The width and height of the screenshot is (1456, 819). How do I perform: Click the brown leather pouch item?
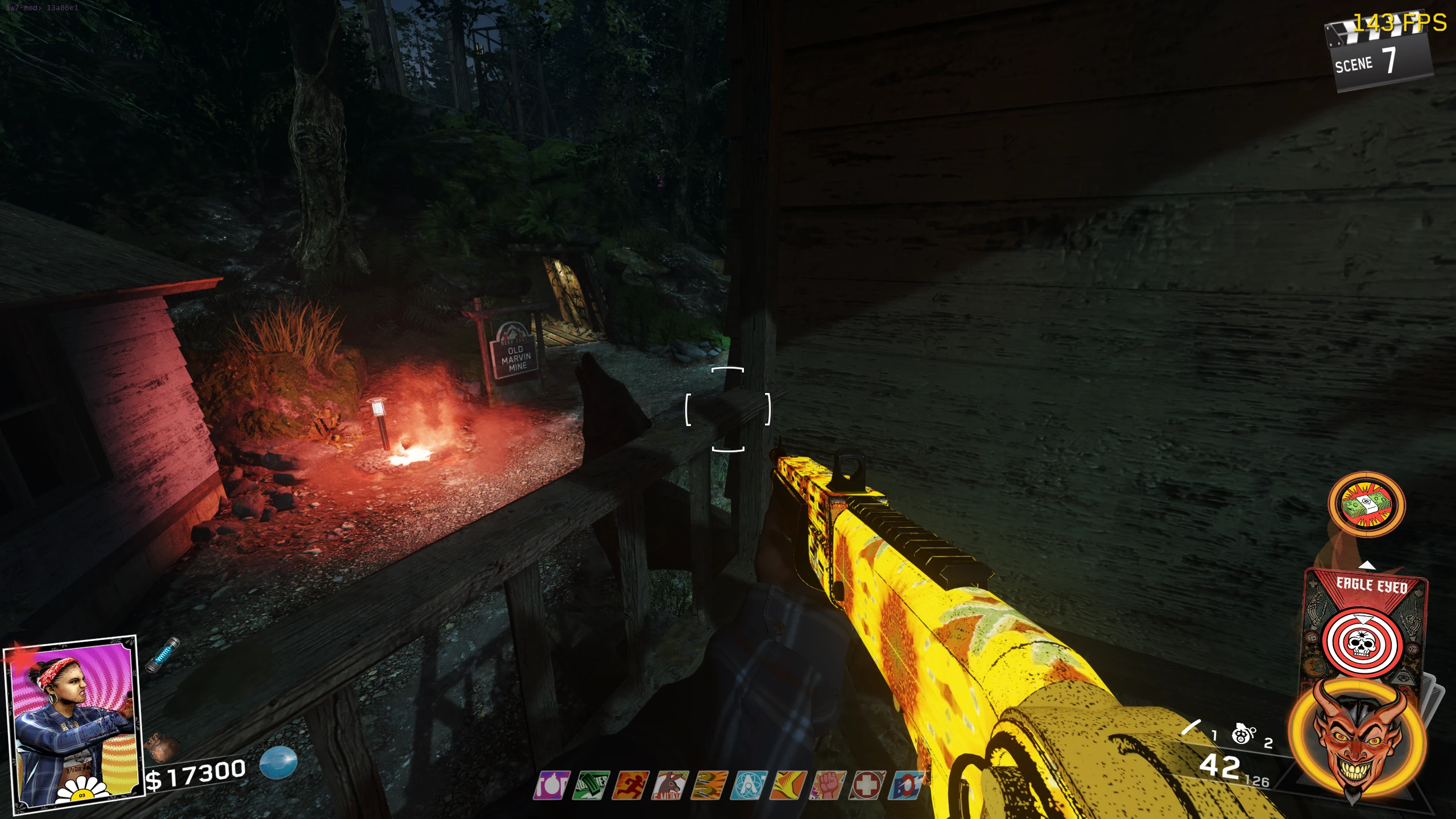click(x=162, y=747)
